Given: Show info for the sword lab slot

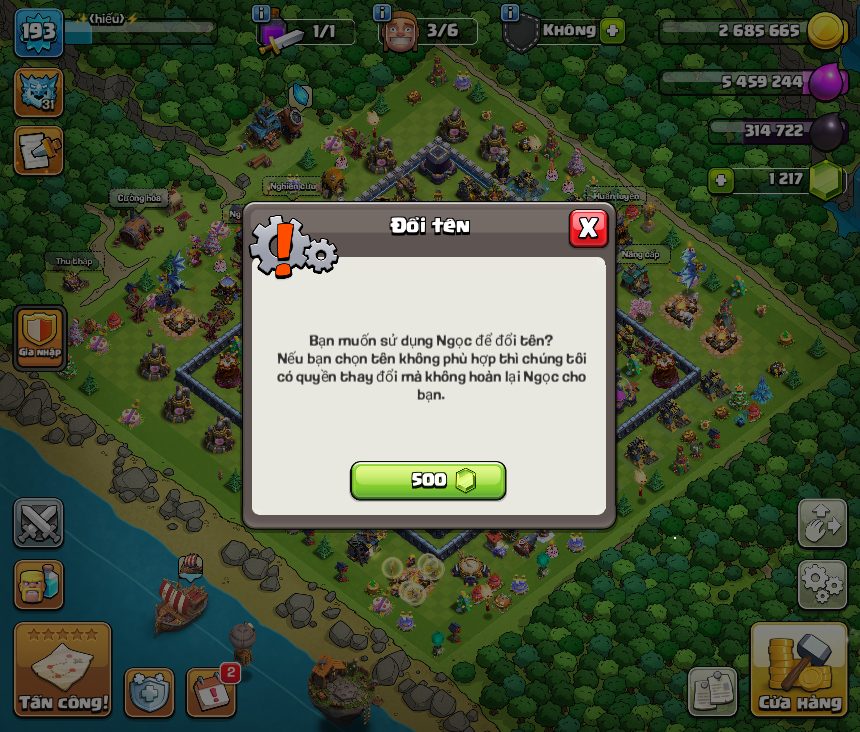Looking at the screenshot, I should pos(261,13).
